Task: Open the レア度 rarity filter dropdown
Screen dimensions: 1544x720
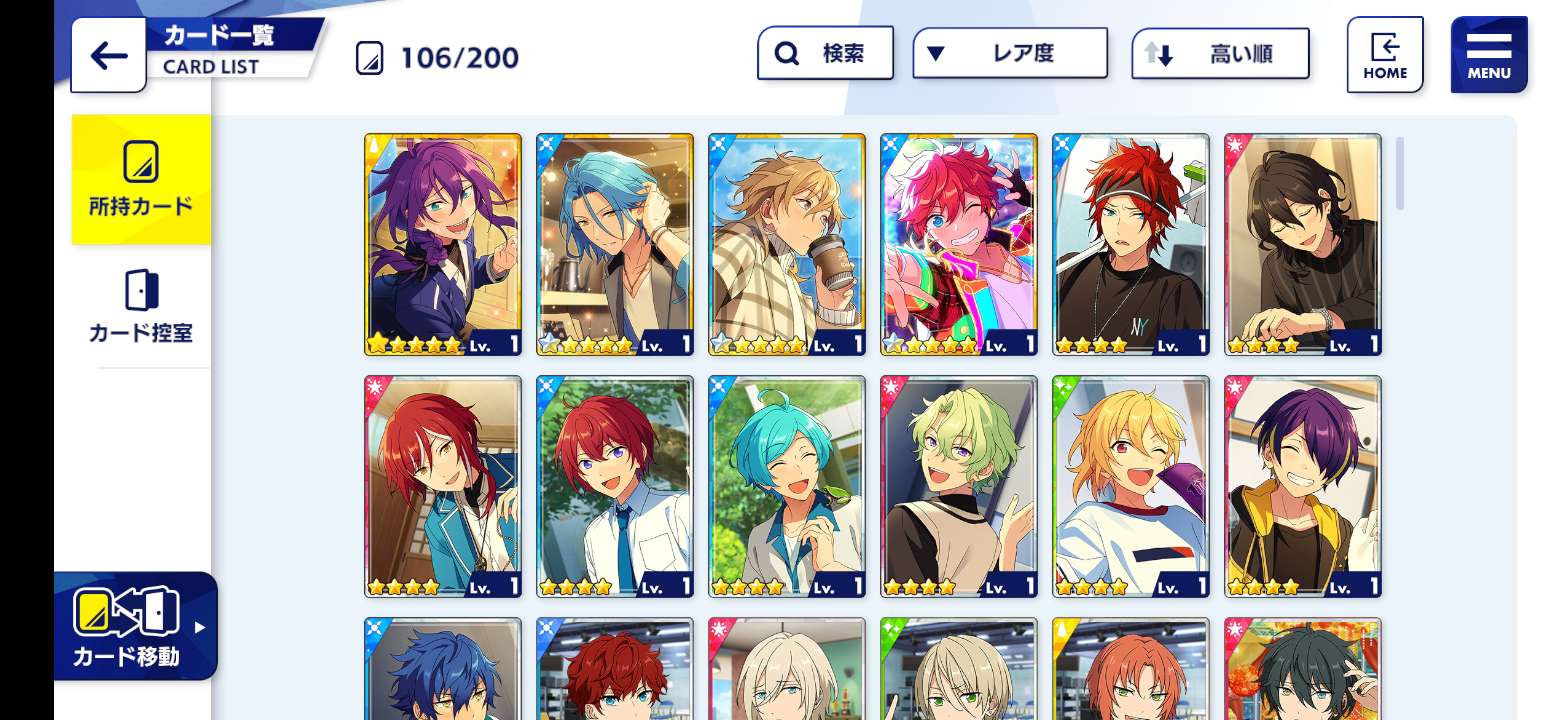Action: pyautogui.click(x=1010, y=52)
